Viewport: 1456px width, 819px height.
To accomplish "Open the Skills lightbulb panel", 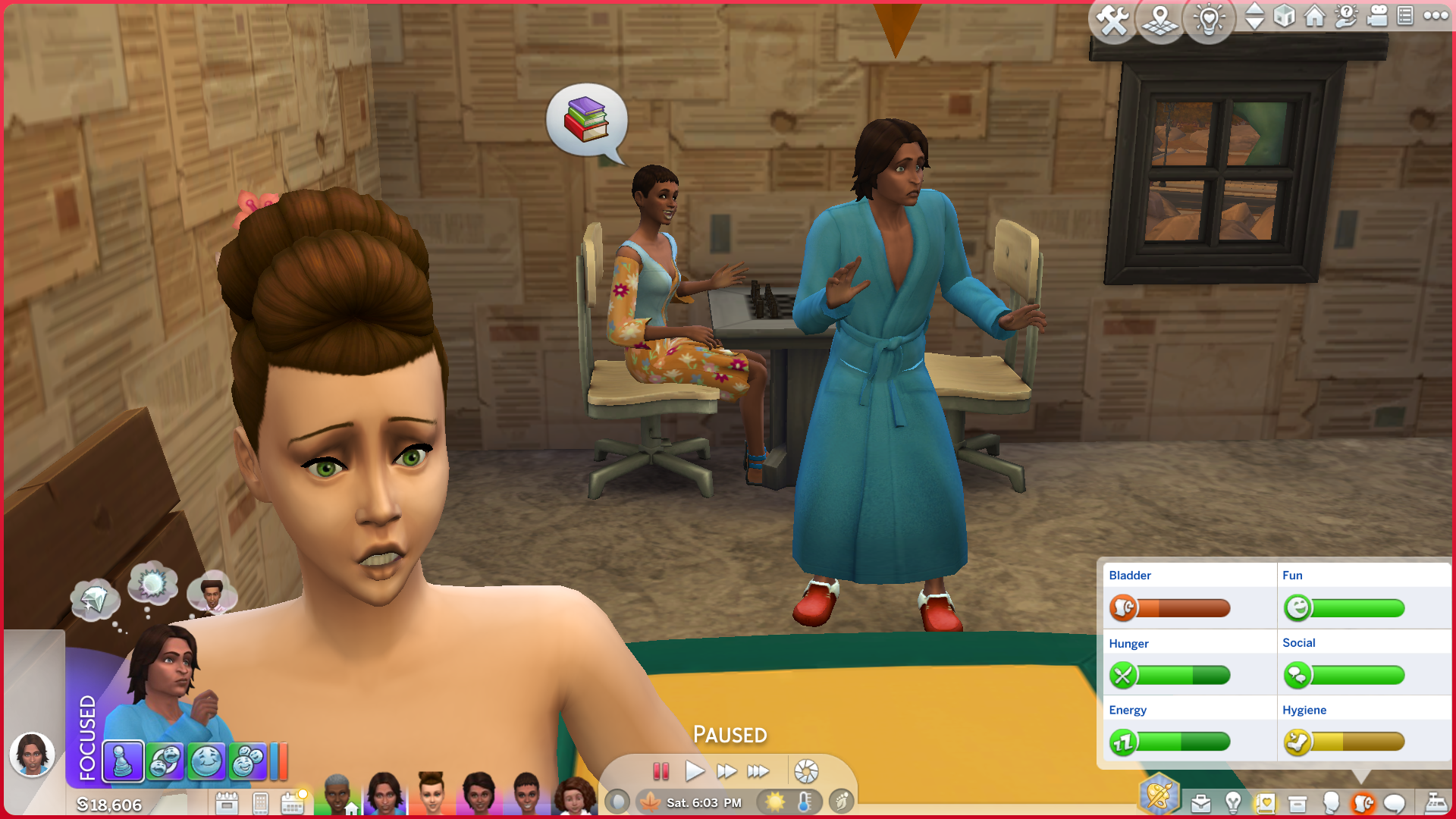I will click(1233, 802).
